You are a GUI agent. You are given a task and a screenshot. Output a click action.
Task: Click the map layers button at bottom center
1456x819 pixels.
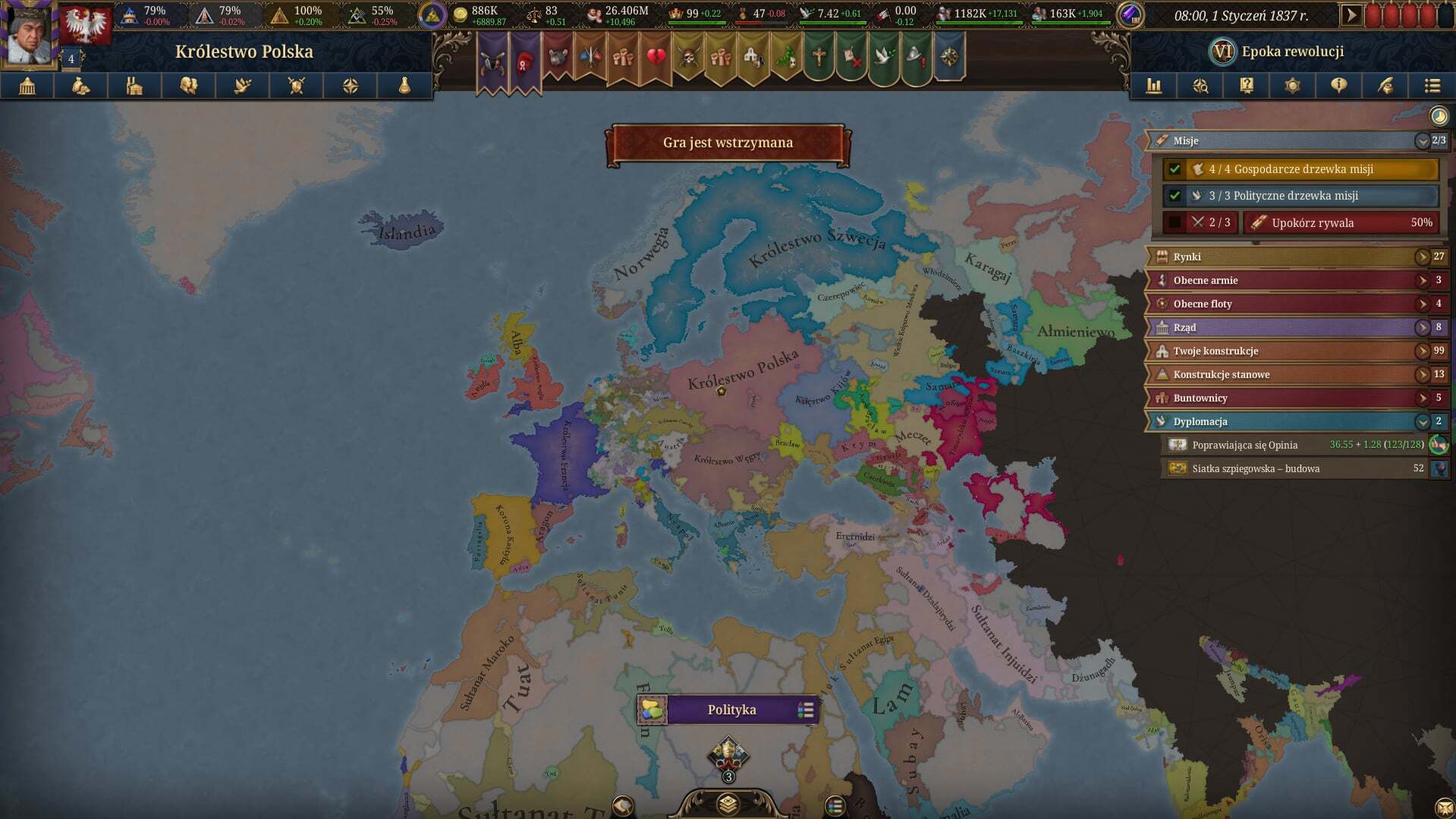click(x=728, y=804)
